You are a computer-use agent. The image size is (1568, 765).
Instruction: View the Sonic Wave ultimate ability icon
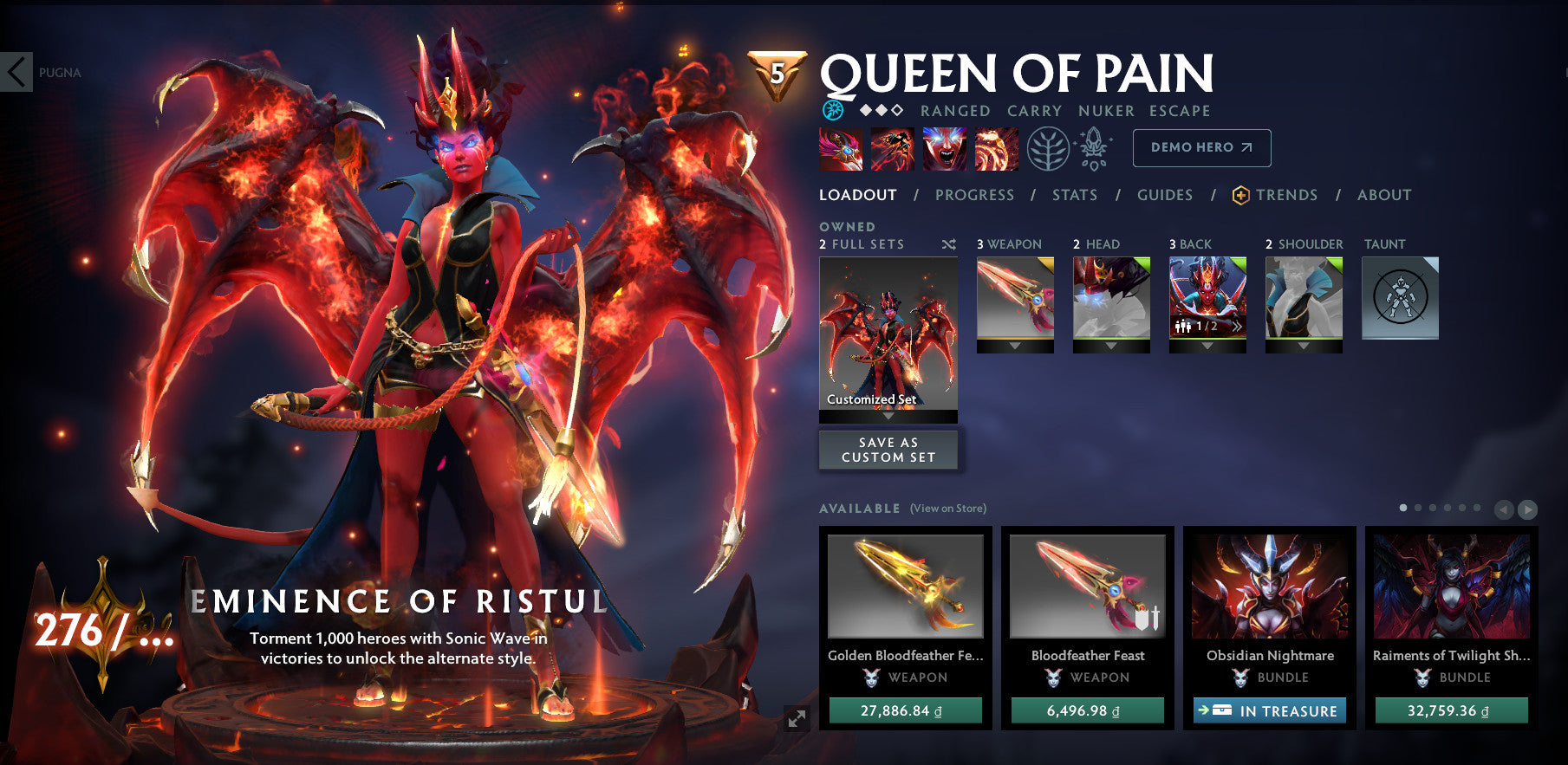[x=997, y=148]
